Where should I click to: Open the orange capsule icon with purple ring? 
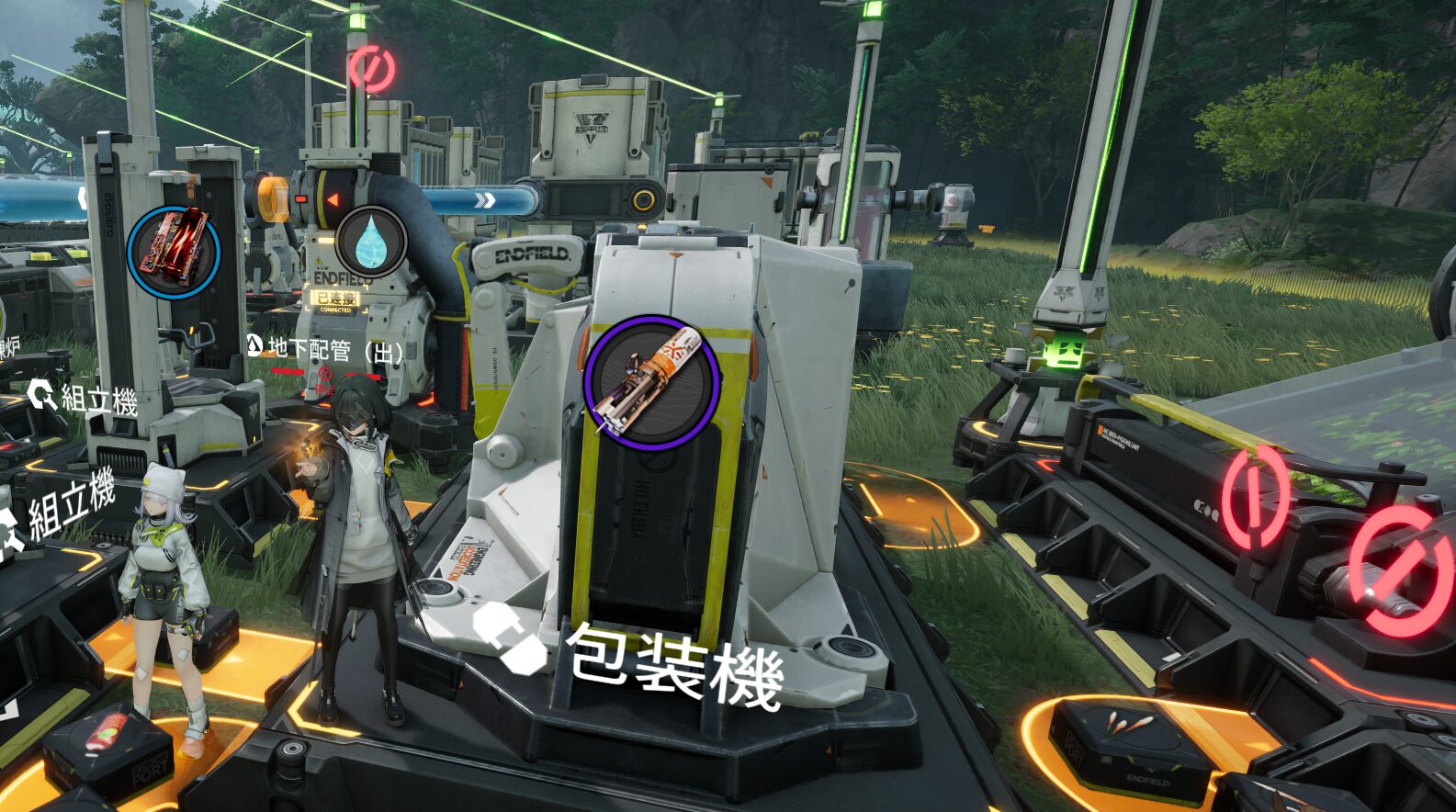click(651, 383)
